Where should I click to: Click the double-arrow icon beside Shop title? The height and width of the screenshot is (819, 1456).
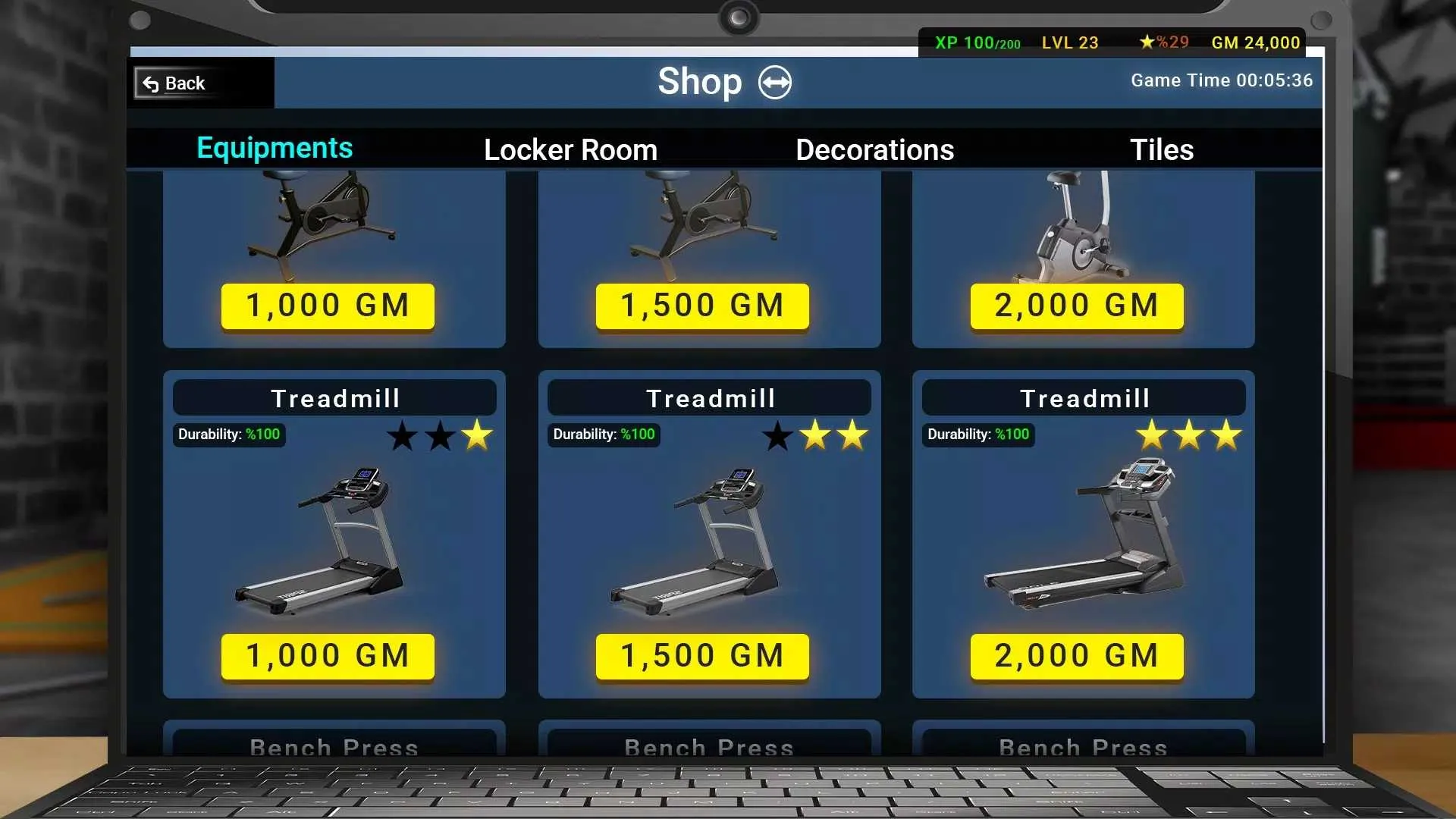[775, 82]
